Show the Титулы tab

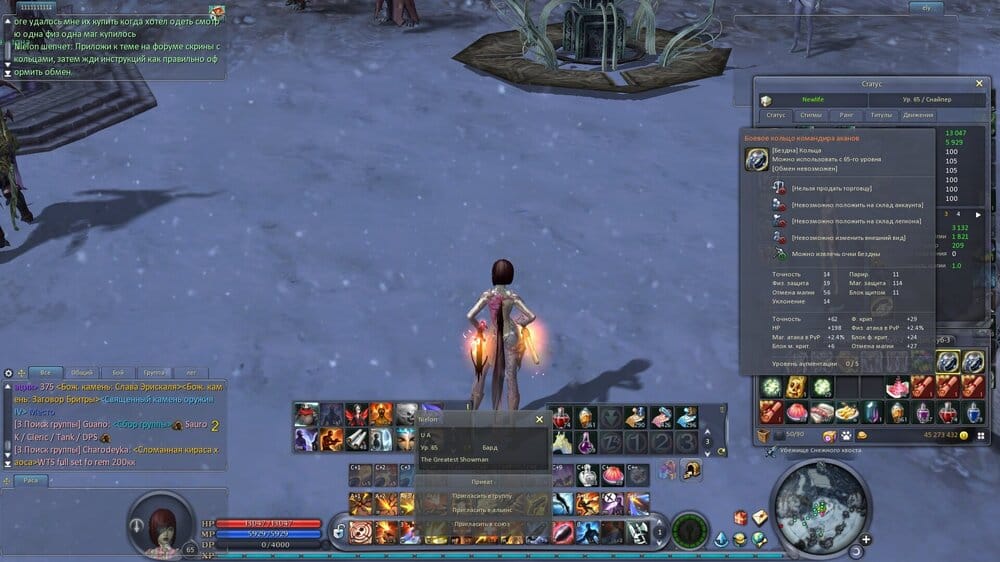tap(880, 115)
